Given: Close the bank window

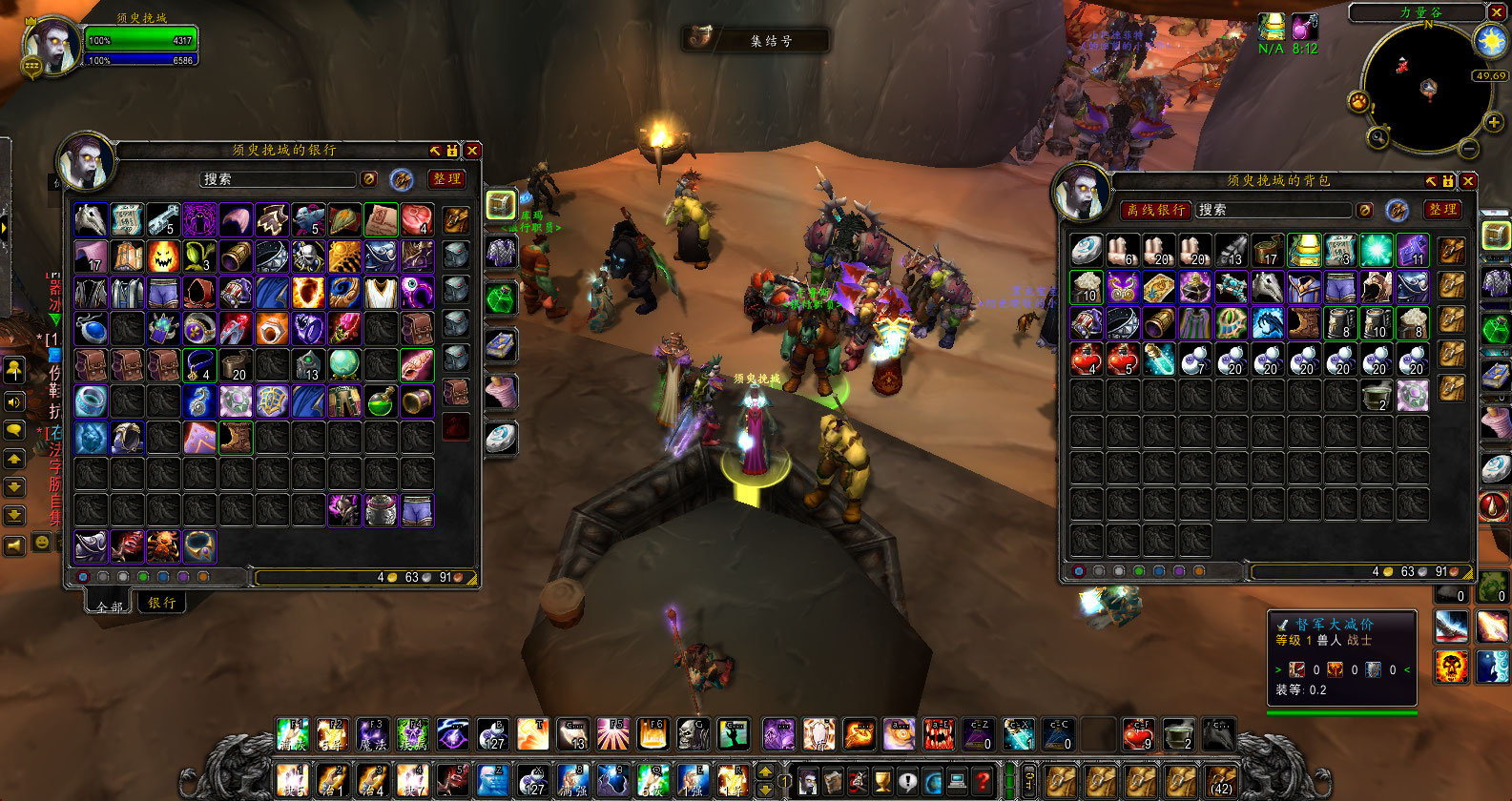Looking at the screenshot, I should click(472, 151).
